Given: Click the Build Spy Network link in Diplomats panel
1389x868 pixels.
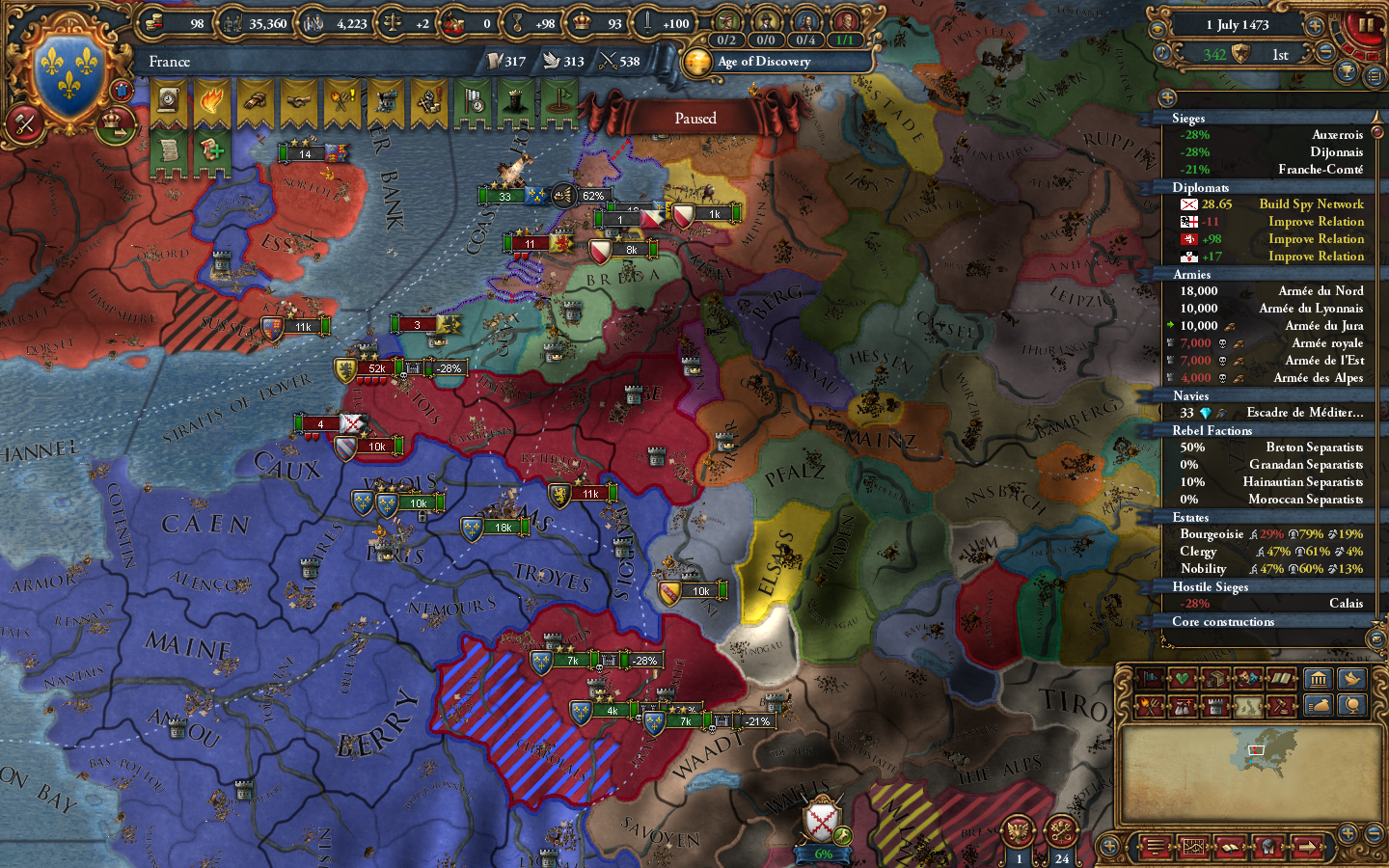Looking at the screenshot, I should [x=1312, y=203].
